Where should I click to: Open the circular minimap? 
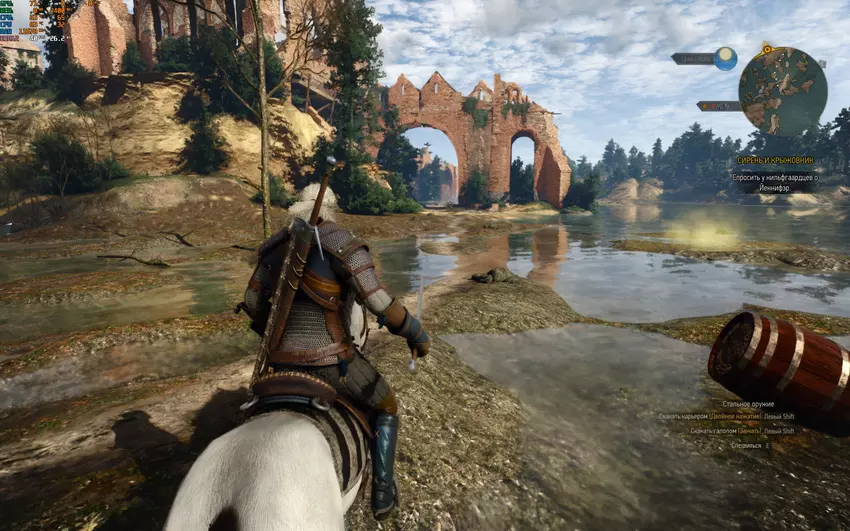point(782,91)
